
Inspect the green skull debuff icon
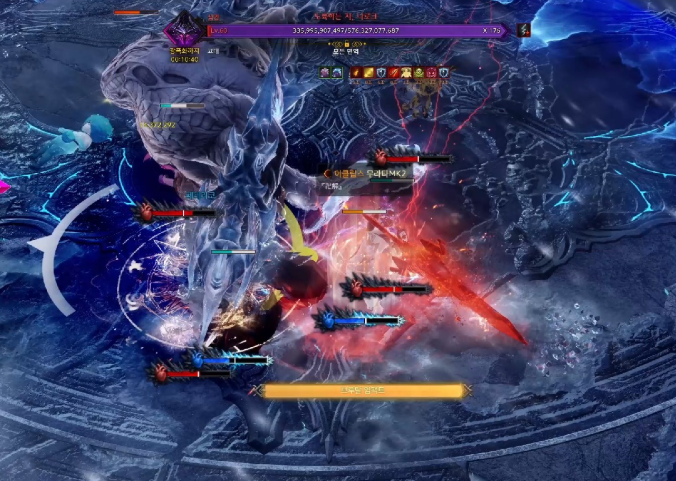point(419,72)
